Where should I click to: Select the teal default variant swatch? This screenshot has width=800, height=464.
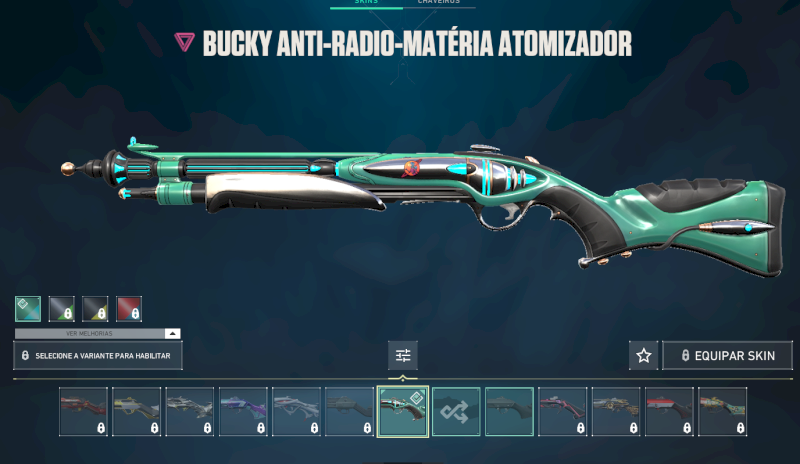(28, 309)
